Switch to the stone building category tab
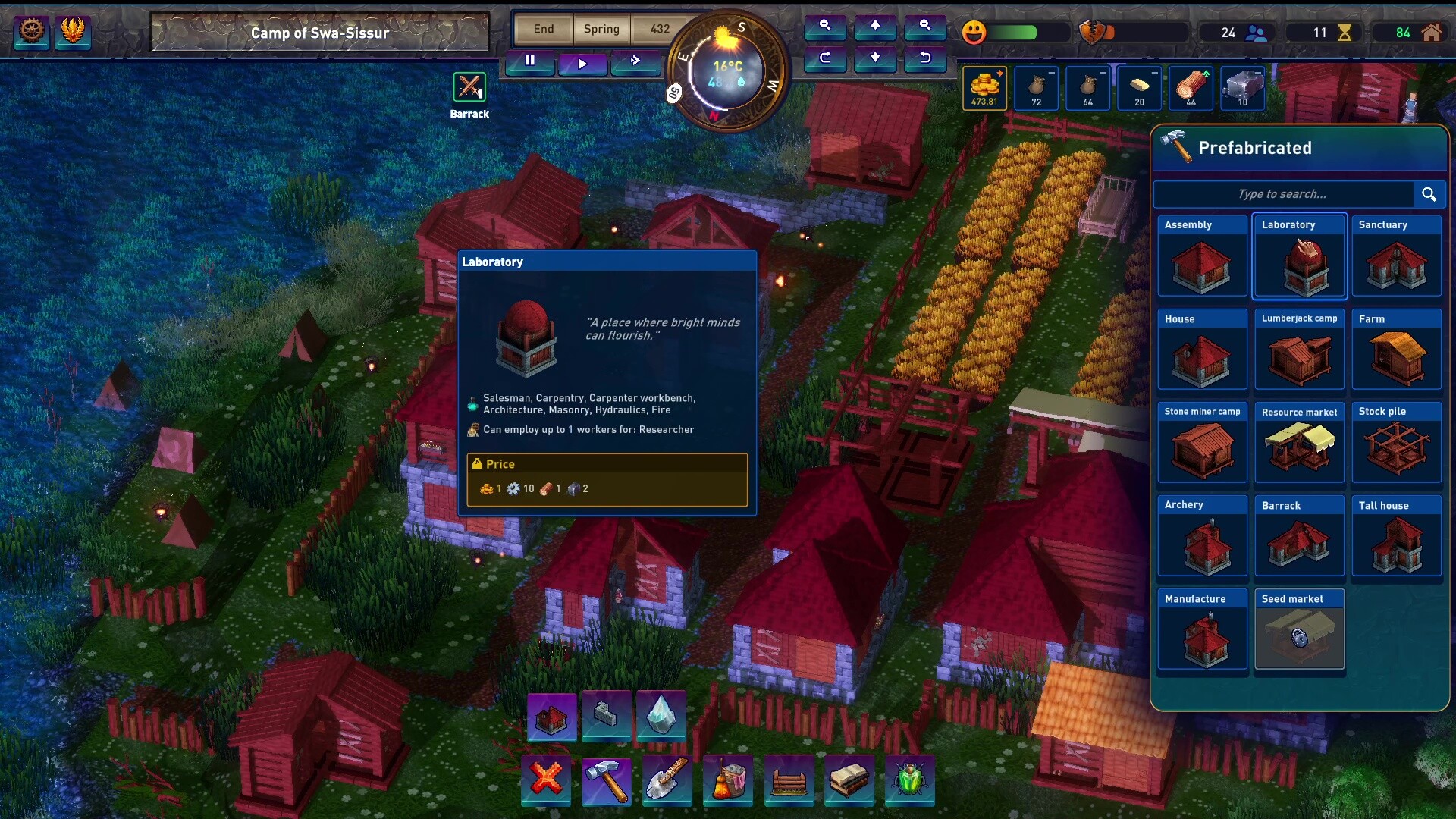 607,717
